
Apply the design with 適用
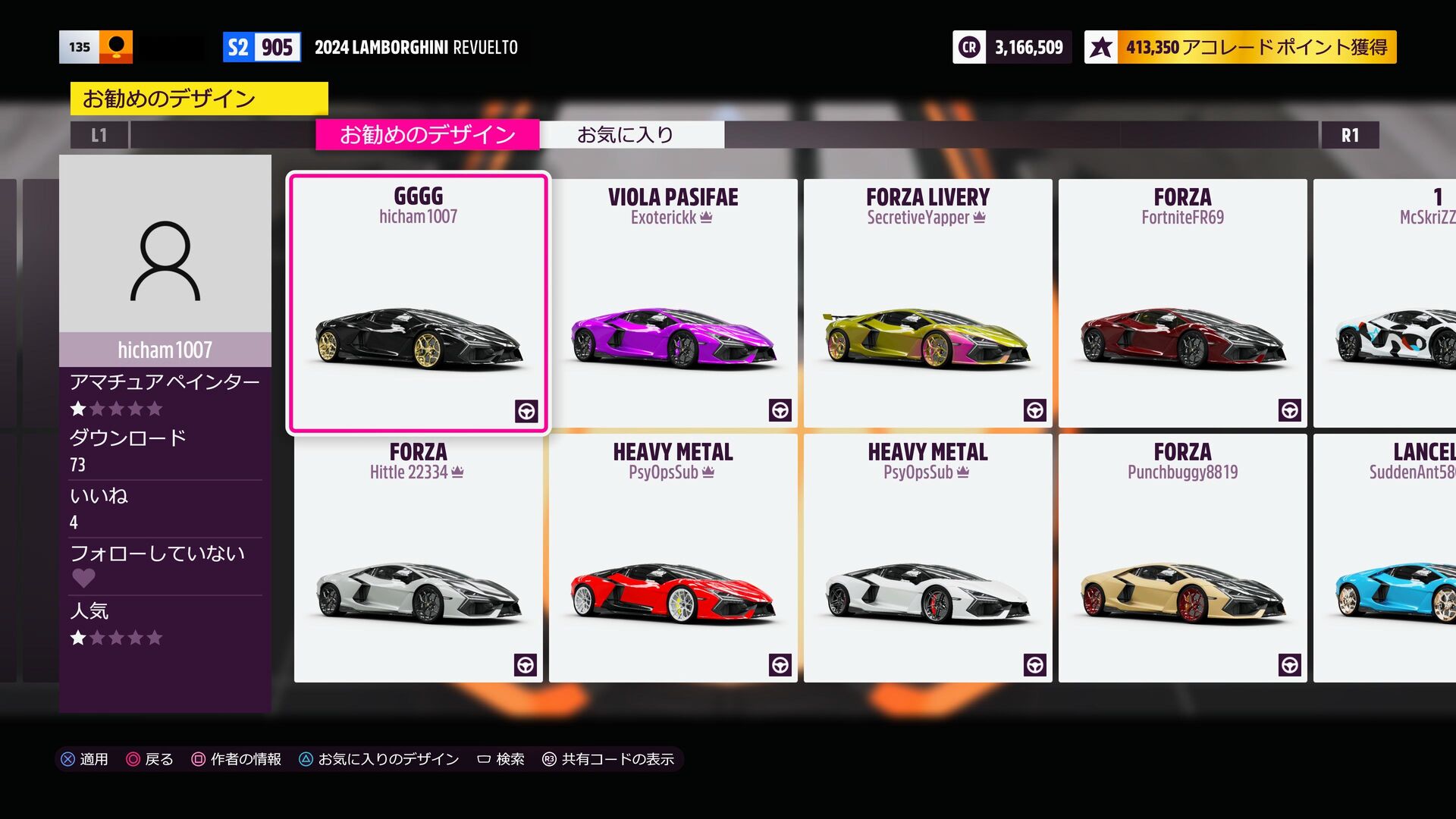click(85, 759)
